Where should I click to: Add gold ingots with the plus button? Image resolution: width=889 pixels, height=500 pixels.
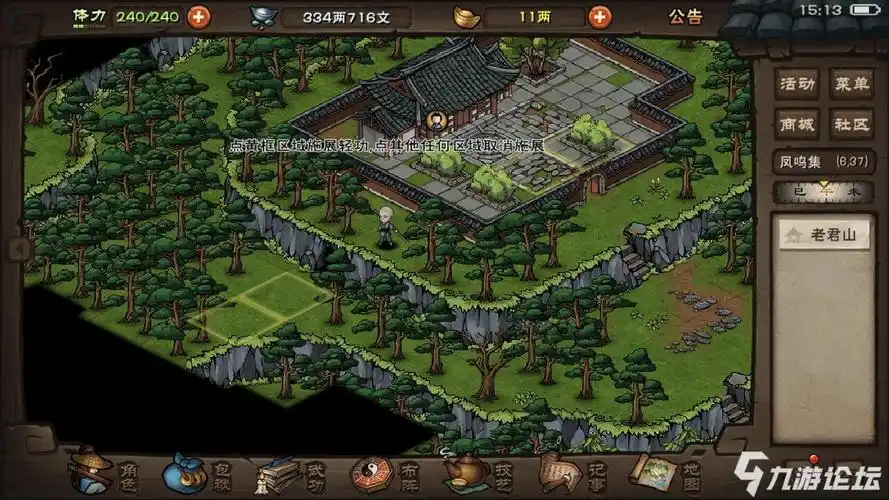600,16
